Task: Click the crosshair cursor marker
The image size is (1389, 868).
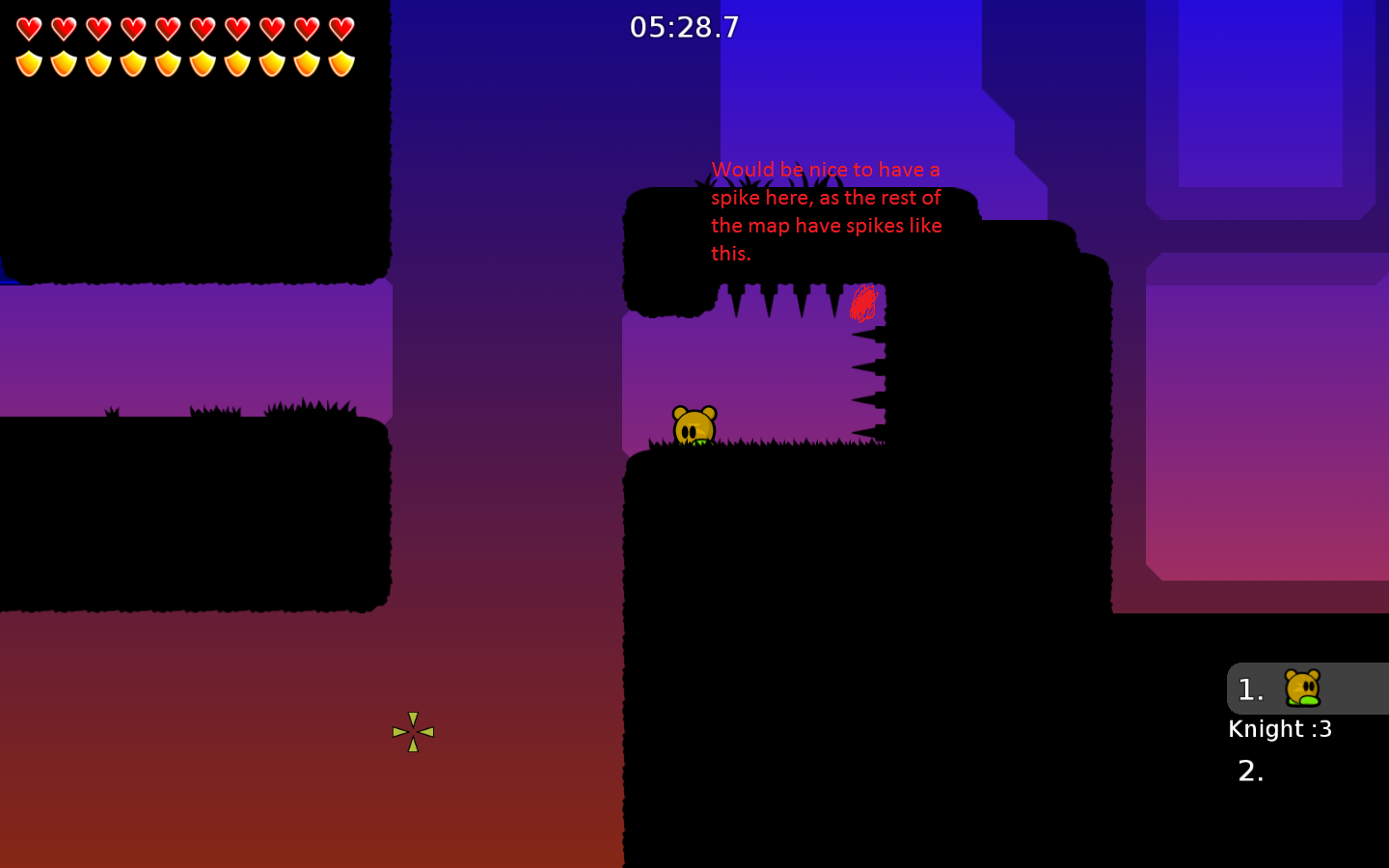Action: (x=413, y=732)
